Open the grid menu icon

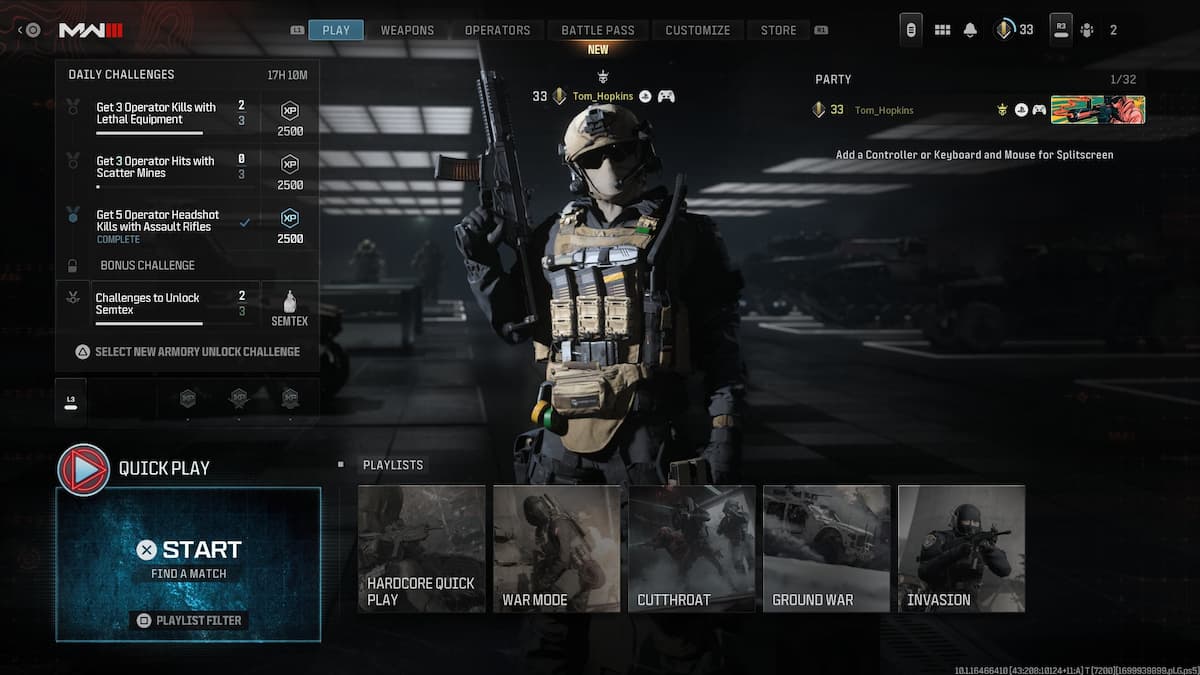[942, 30]
